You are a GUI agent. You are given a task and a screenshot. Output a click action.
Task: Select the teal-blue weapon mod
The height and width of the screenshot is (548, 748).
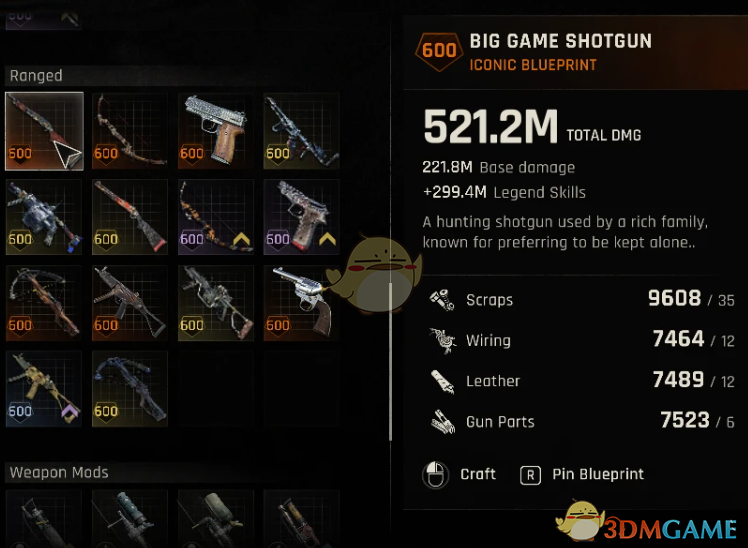(130, 518)
